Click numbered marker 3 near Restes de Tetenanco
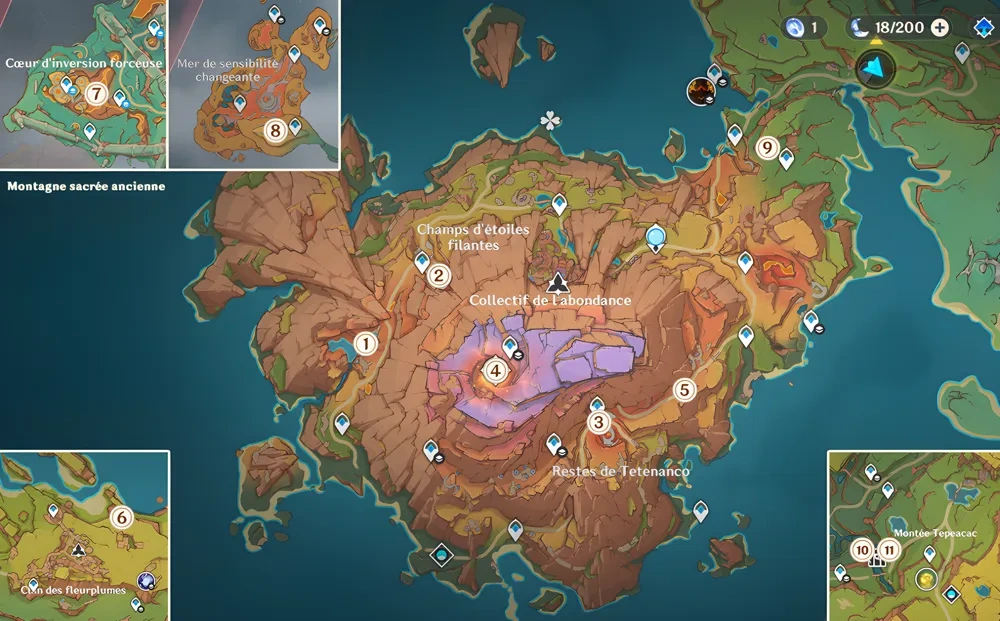 click(599, 422)
